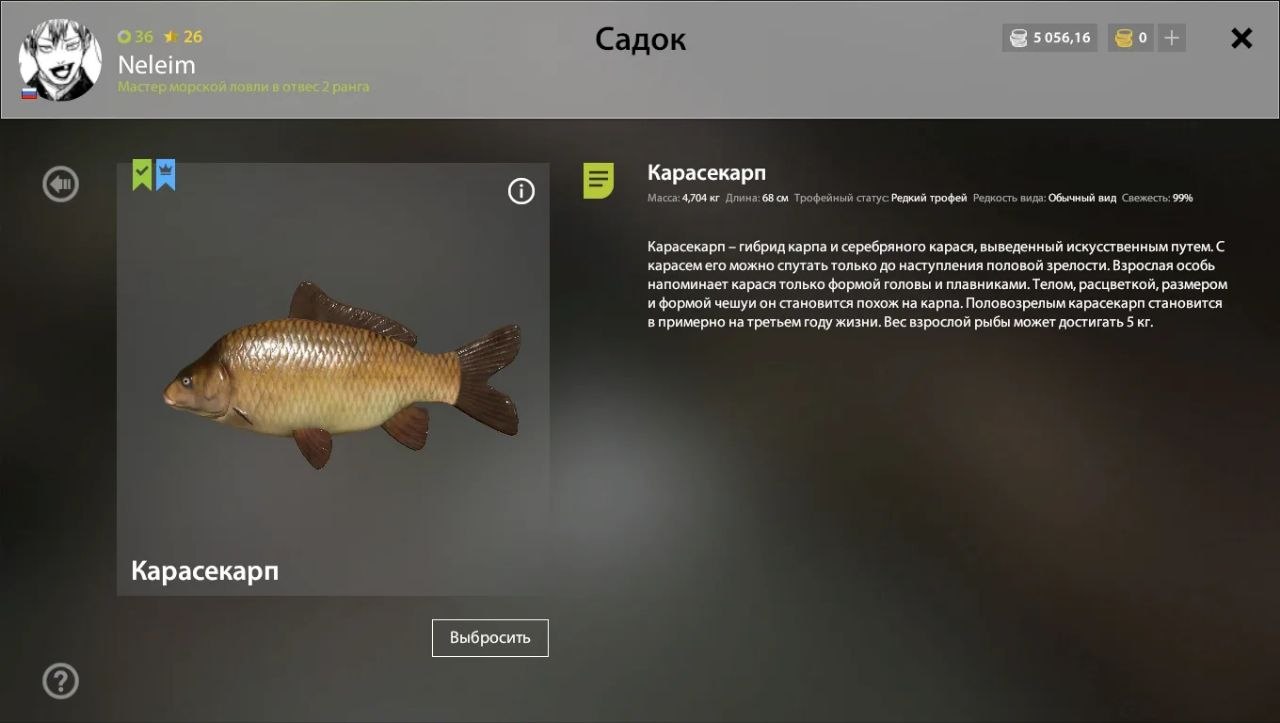The height and width of the screenshot is (723, 1280).
Task: Open the player avatar portrait
Action: [x=59, y=59]
